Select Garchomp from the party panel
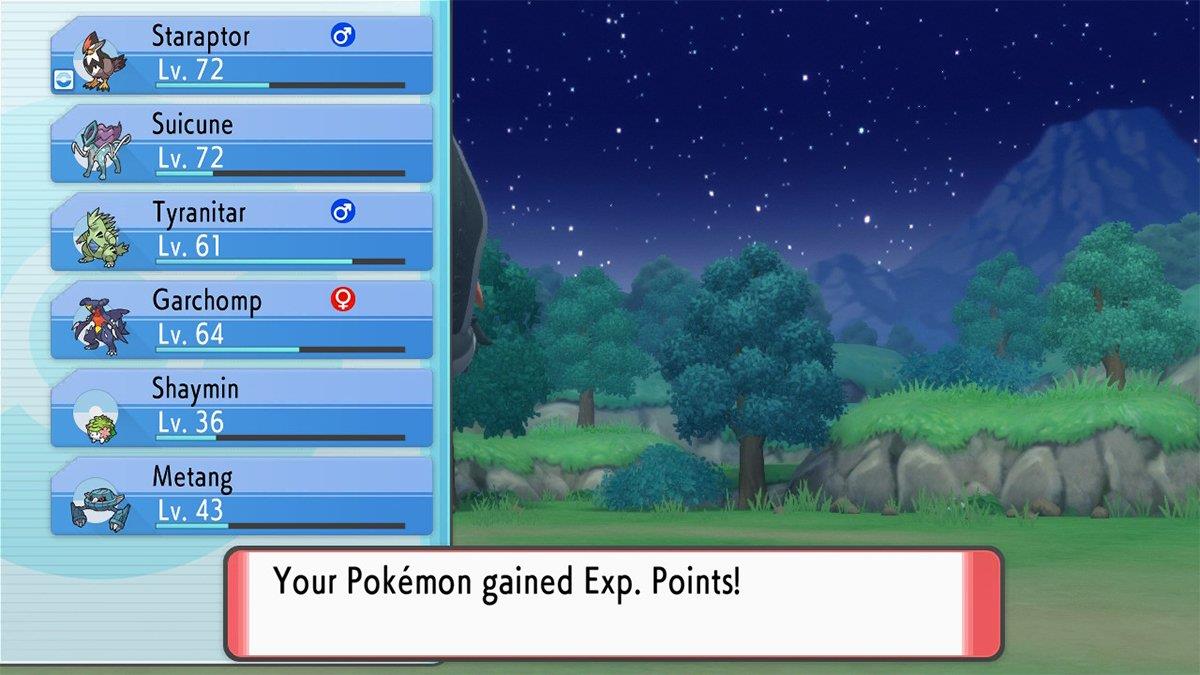This screenshot has width=1200, height=675. [242, 319]
